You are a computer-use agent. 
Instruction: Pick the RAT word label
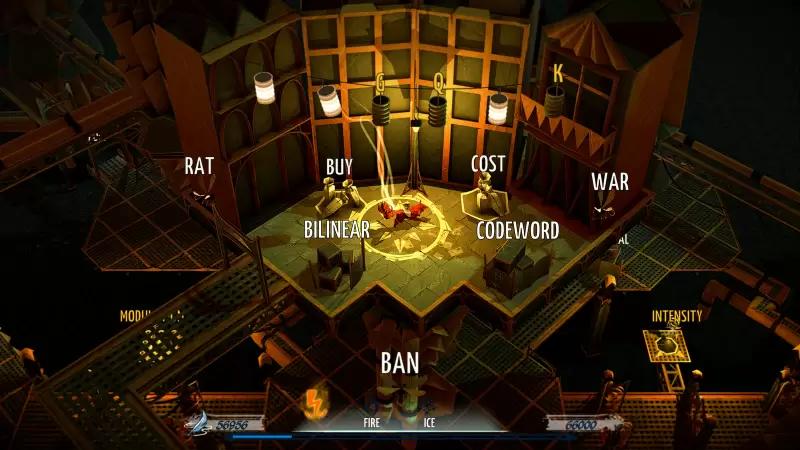(x=200, y=166)
